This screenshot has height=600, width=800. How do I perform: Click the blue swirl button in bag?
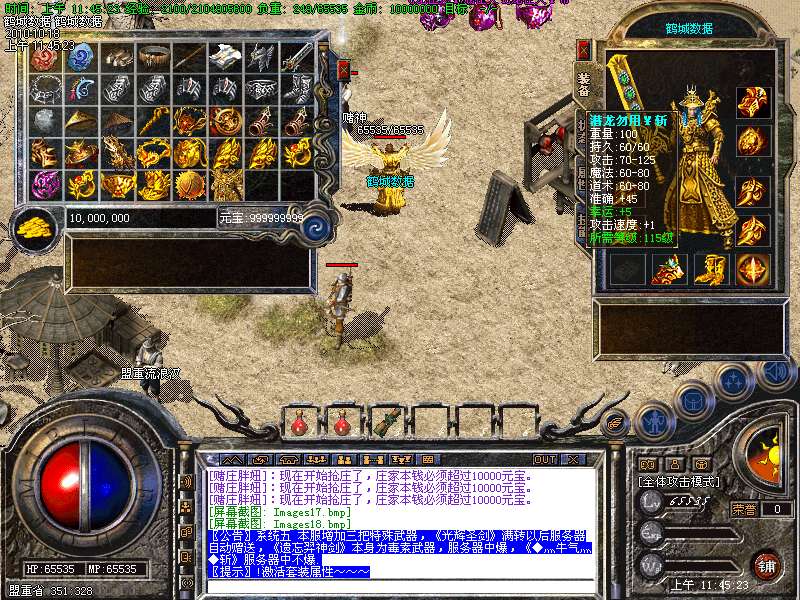315,224
